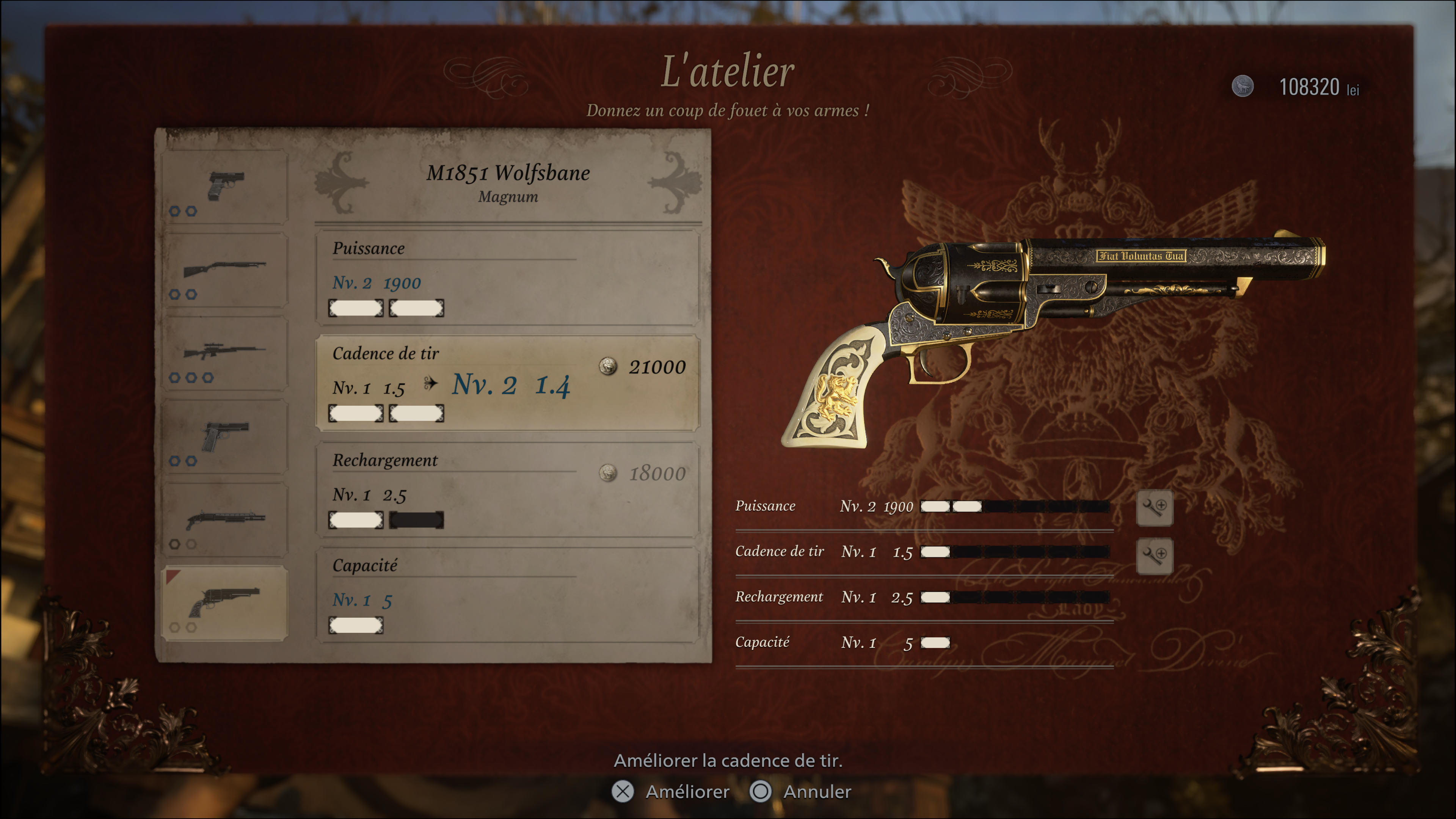The height and width of the screenshot is (819, 1456).
Task: Pick the M1911-style pistol with textured grip
Action: point(225,437)
